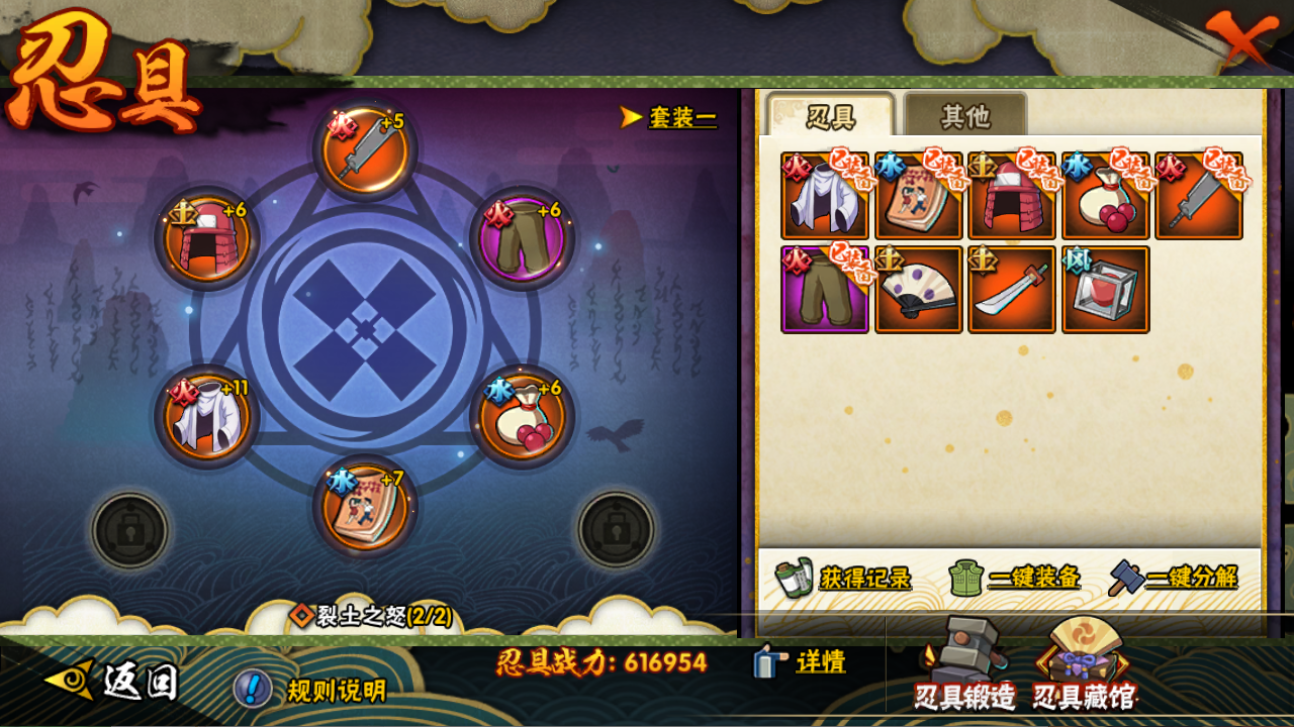Go back with 返回 button
The width and height of the screenshot is (1294, 727).
115,681
